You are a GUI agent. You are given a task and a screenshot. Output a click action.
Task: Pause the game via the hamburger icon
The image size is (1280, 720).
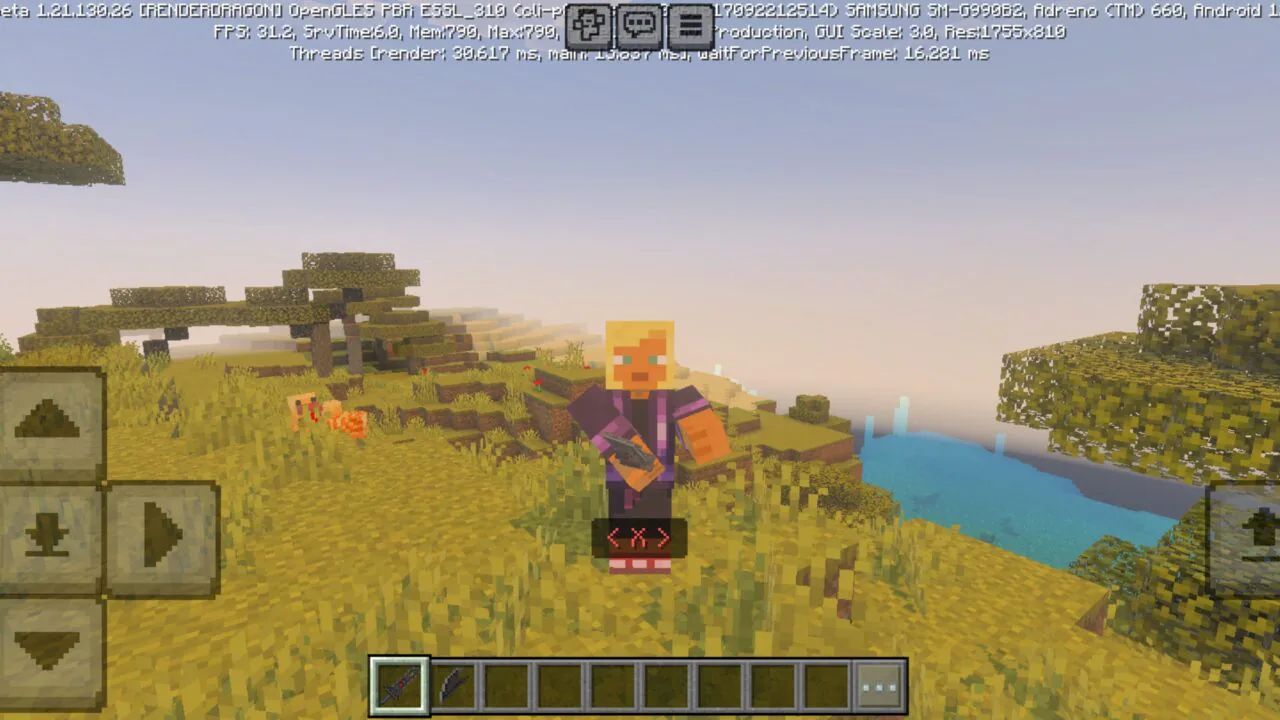point(690,25)
